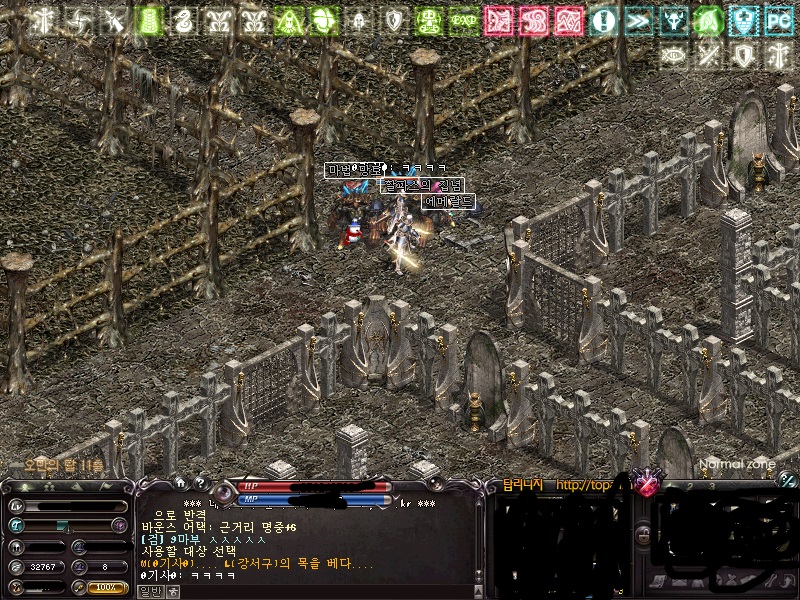Select the white eye status icon
This screenshot has height=600, width=800.
tap(673, 55)
